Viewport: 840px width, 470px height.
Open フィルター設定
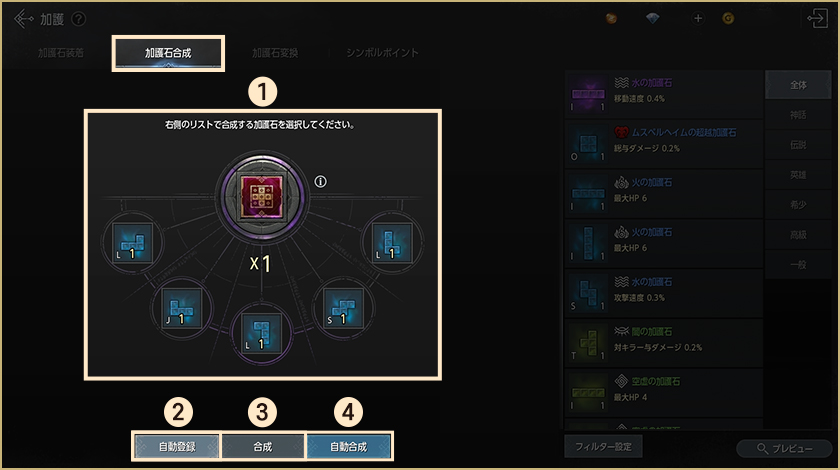(603, 446)
